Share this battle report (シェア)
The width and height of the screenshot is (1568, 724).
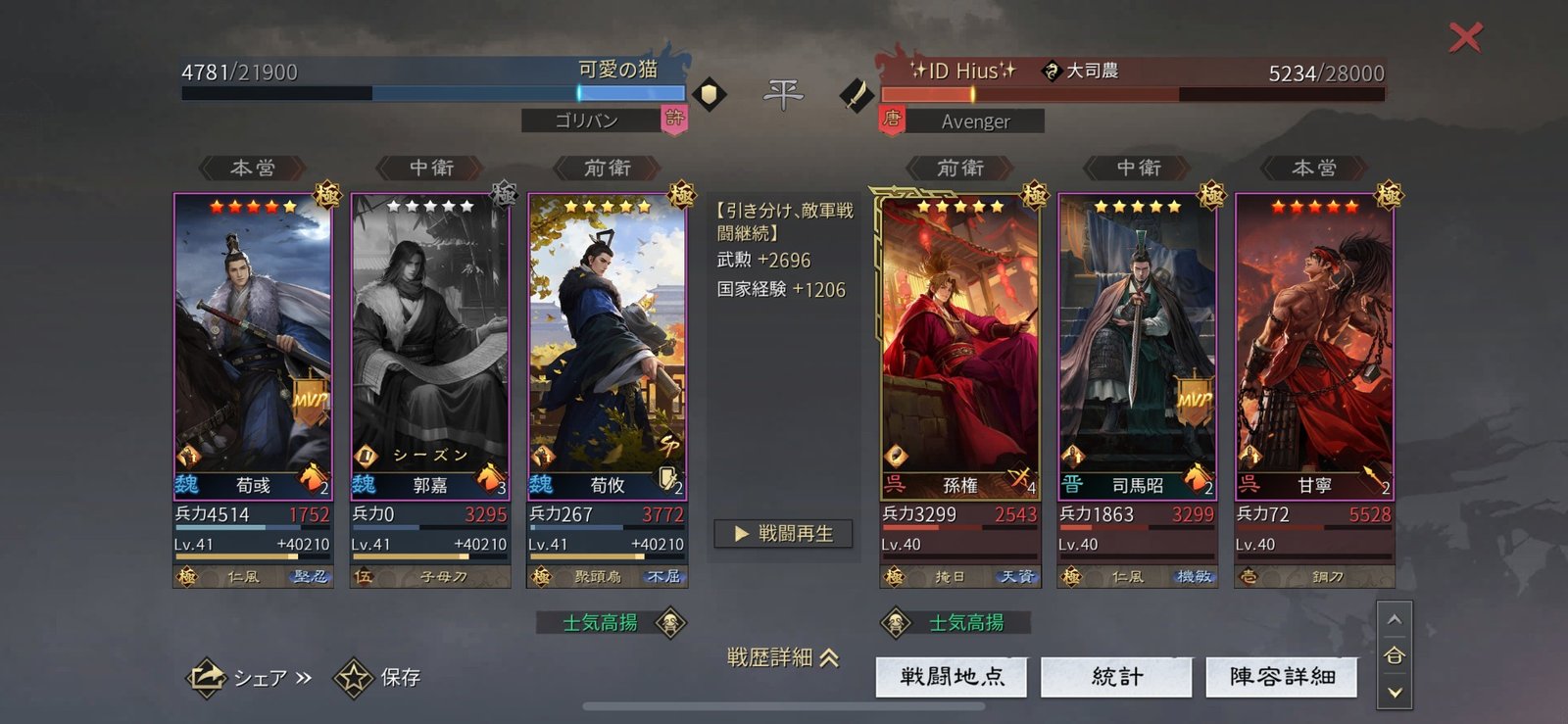[249, 677]
